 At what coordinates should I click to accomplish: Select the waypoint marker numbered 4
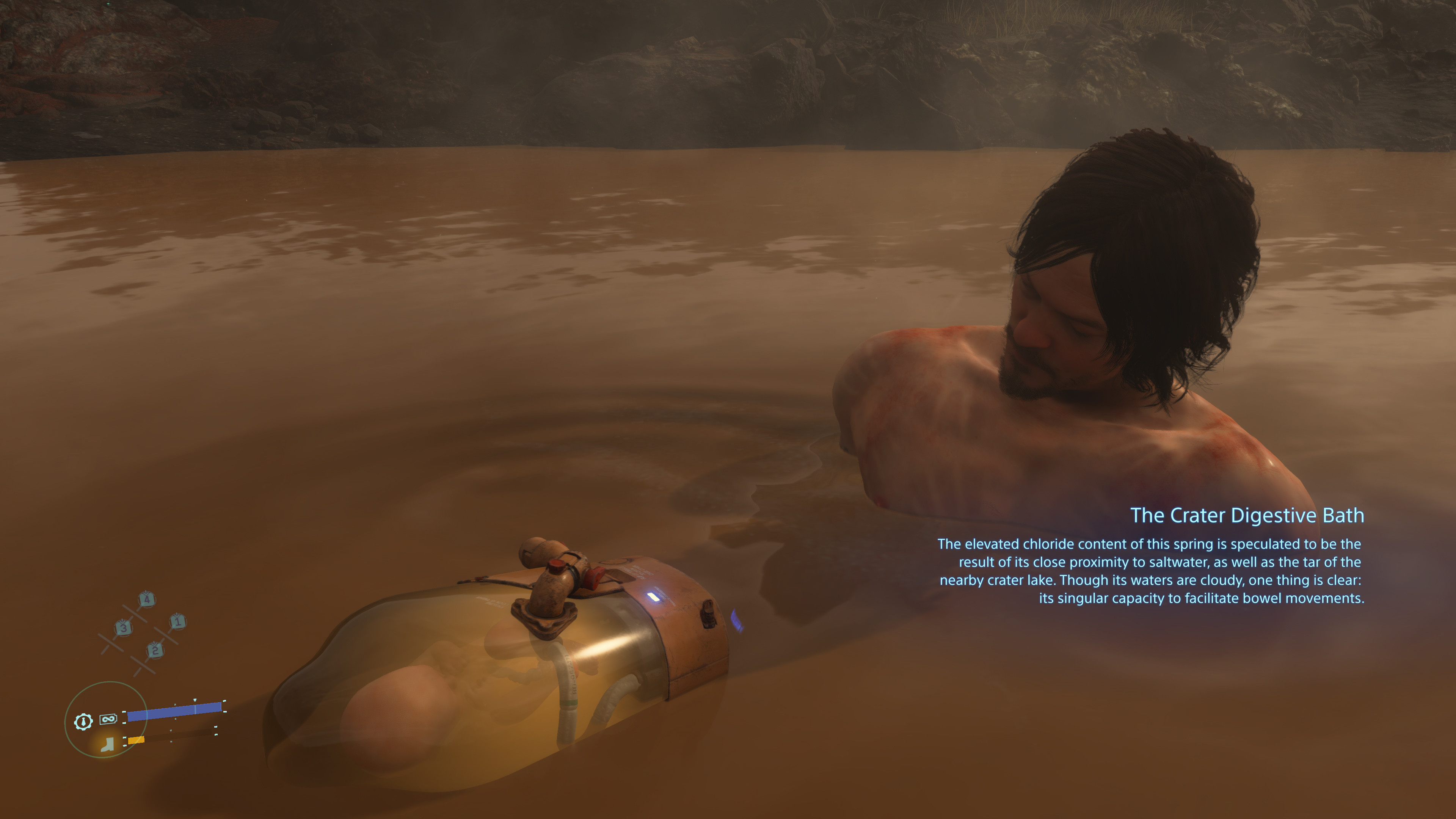tap(146, 599)
